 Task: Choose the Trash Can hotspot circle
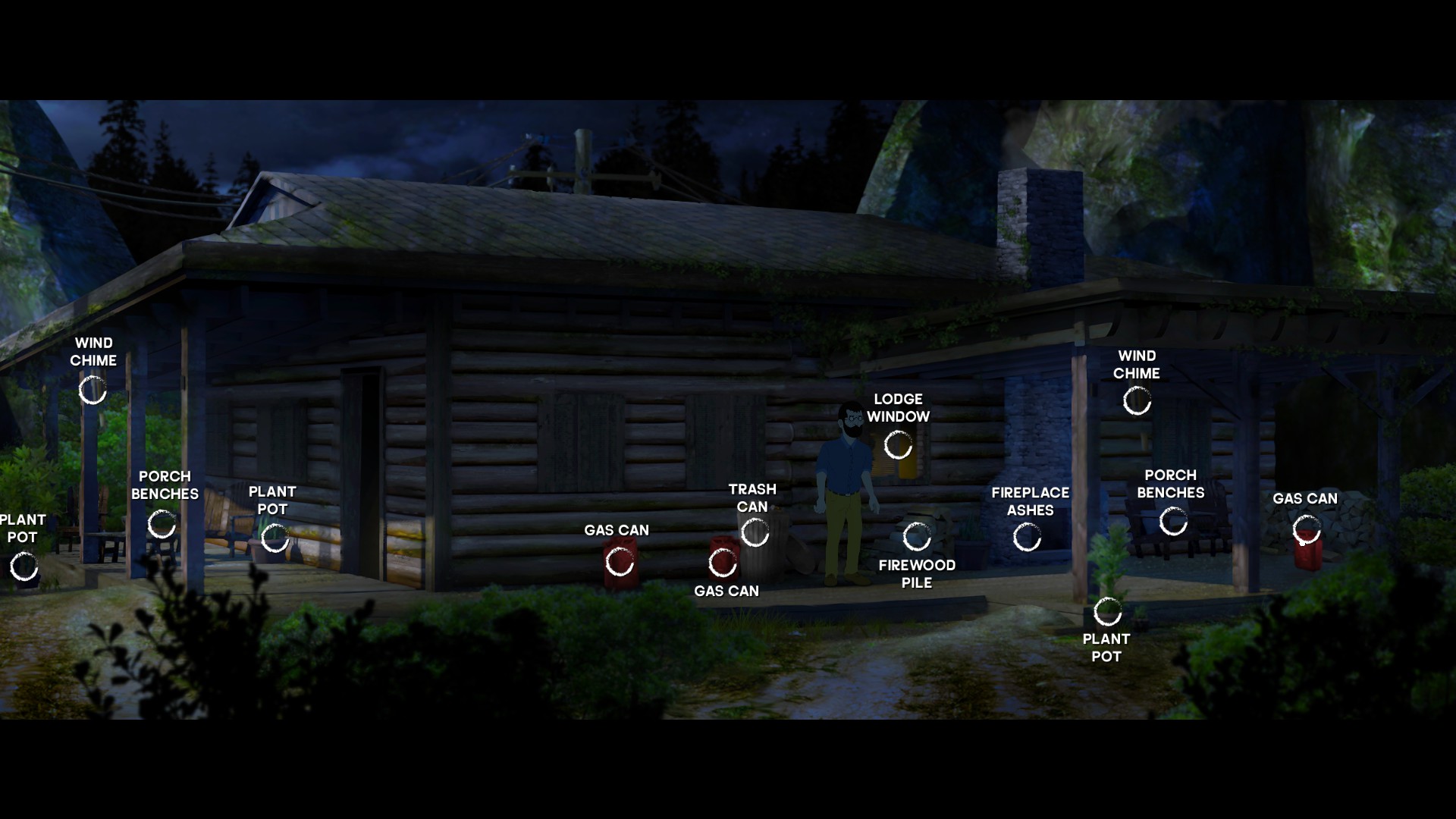[x=755, y=533]
